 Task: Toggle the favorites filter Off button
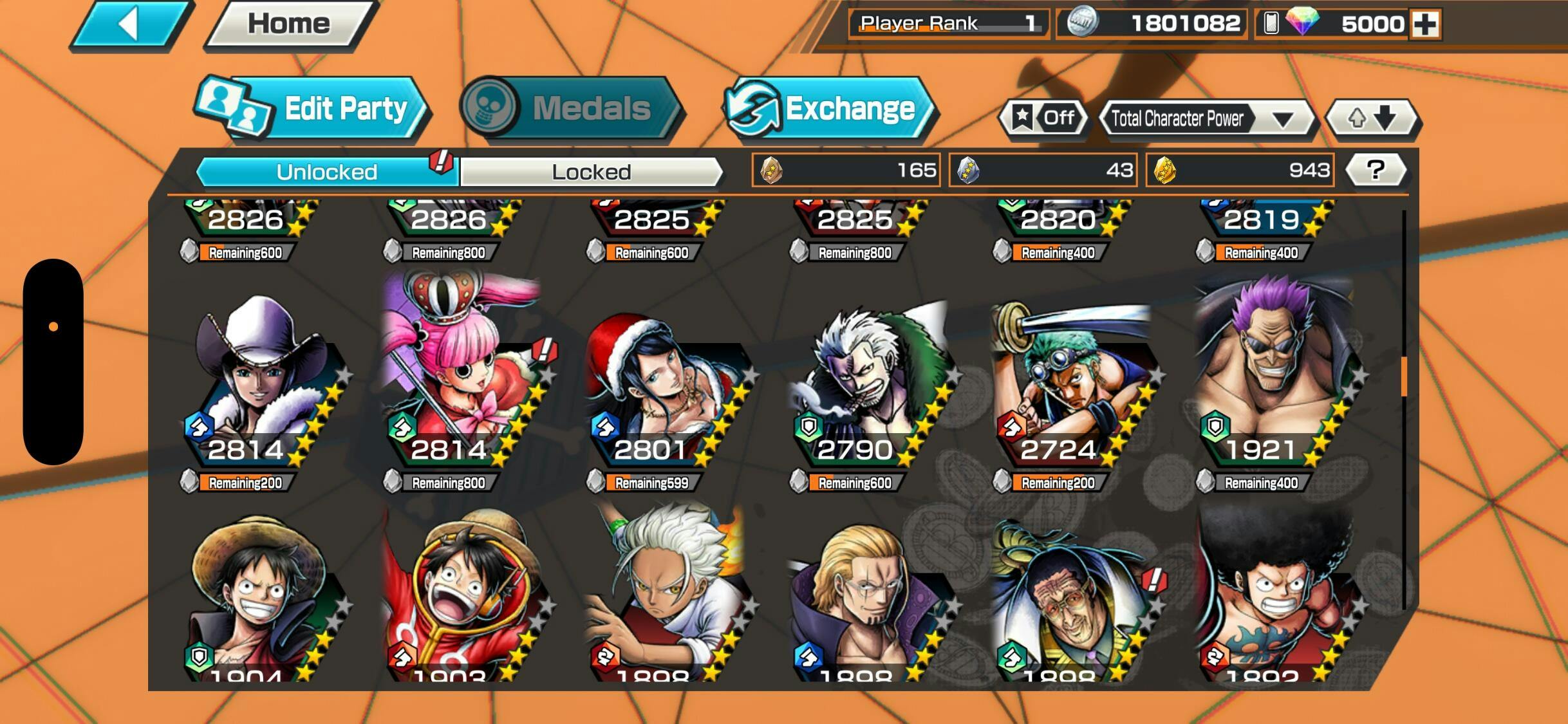tap(1044, 118)
